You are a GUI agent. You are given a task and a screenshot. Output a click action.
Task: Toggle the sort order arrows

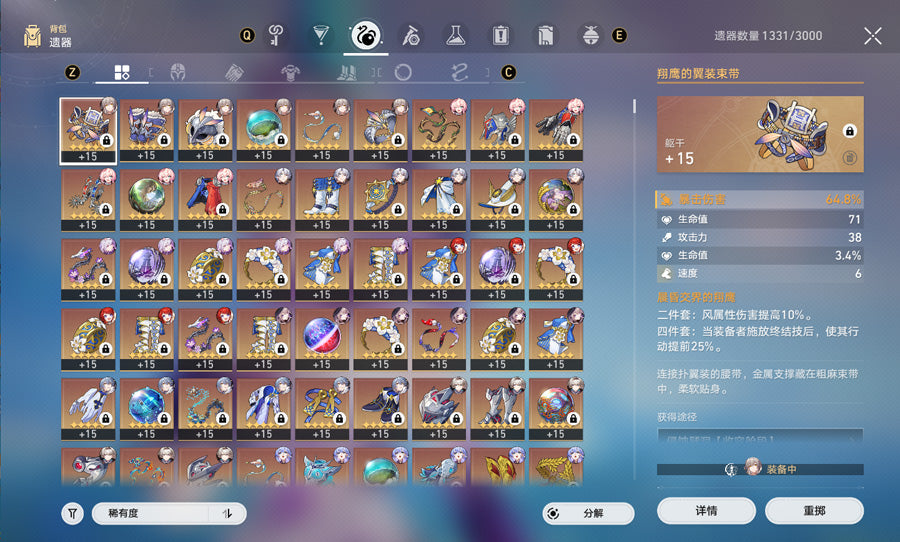click(x=227, y=514)
